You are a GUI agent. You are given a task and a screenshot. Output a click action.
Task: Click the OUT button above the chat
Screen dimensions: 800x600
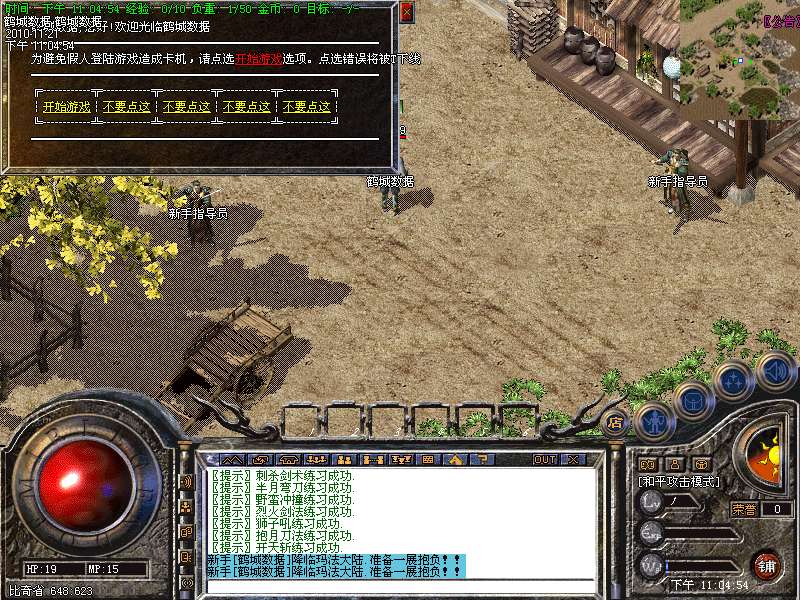544,459
